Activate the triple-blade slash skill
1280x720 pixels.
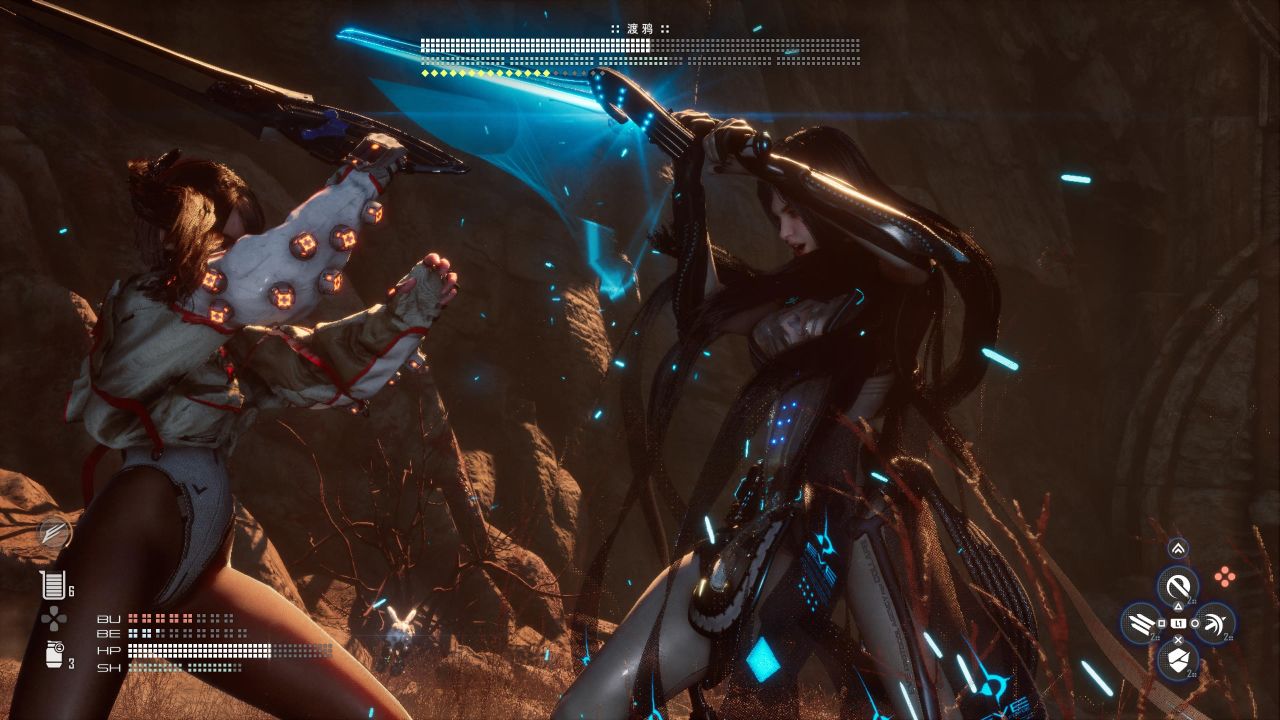tap(1140, 624)
